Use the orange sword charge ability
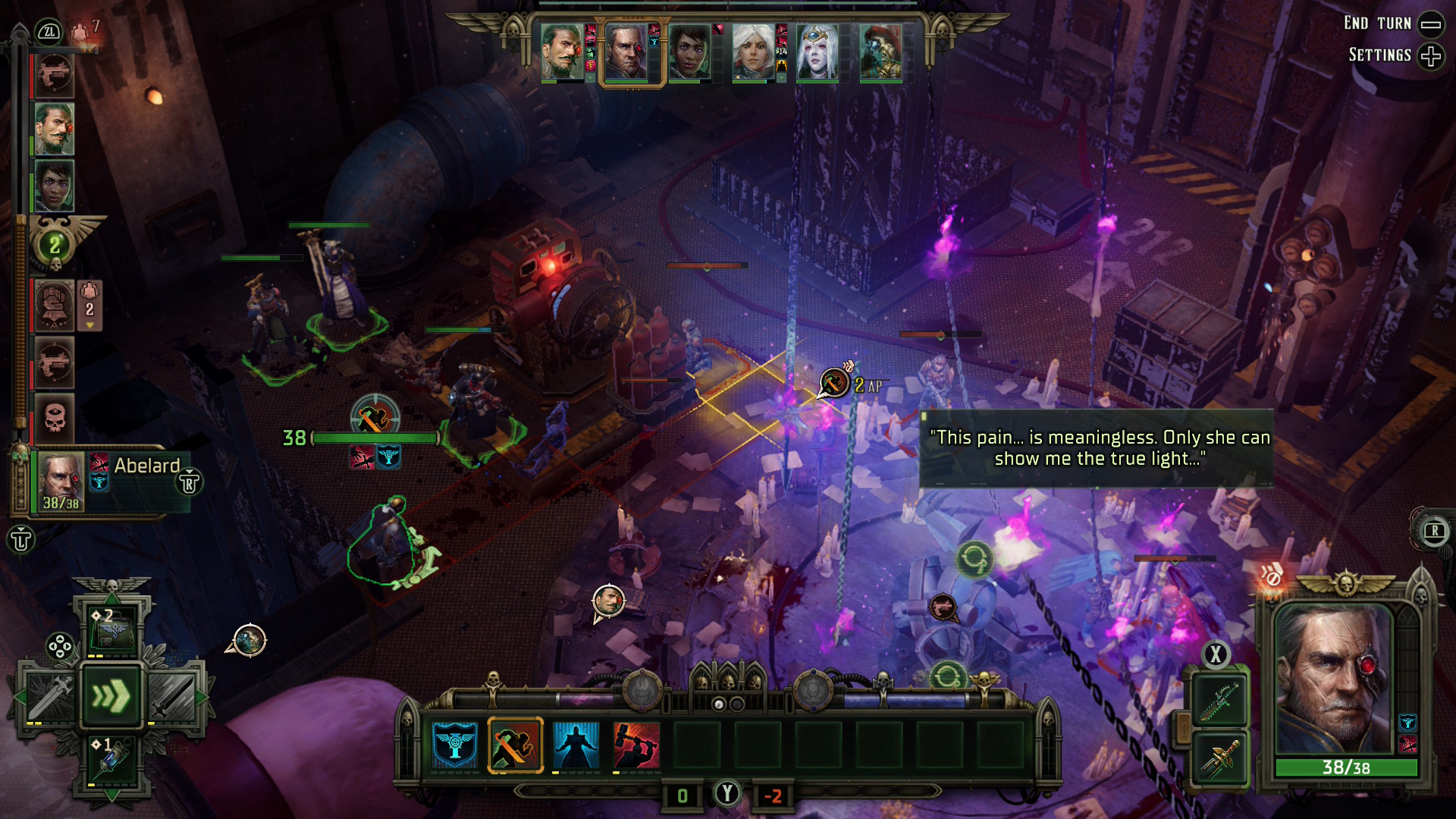This screenshot has height=819, width=1456. pyautogui.click(x=516, y=745)
